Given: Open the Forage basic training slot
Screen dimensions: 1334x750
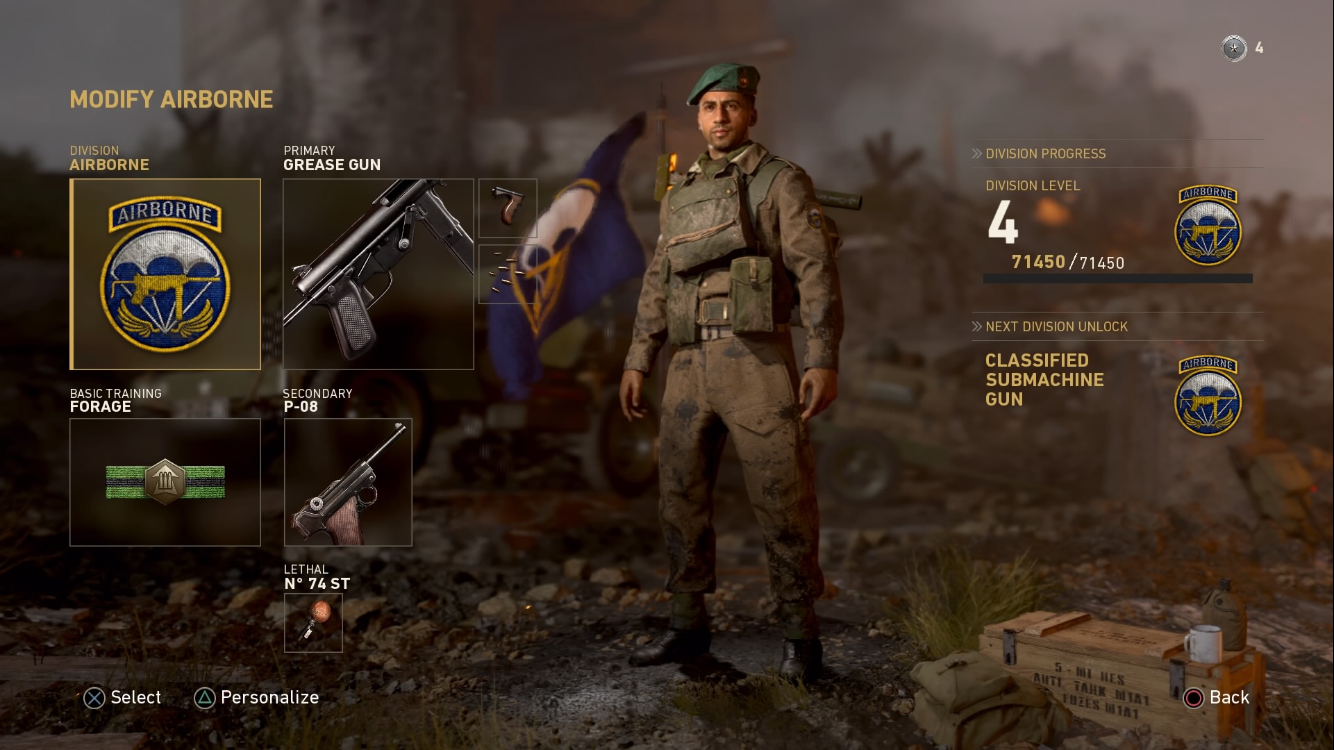Looking at the screenshot, I should [x=165, y=482].
